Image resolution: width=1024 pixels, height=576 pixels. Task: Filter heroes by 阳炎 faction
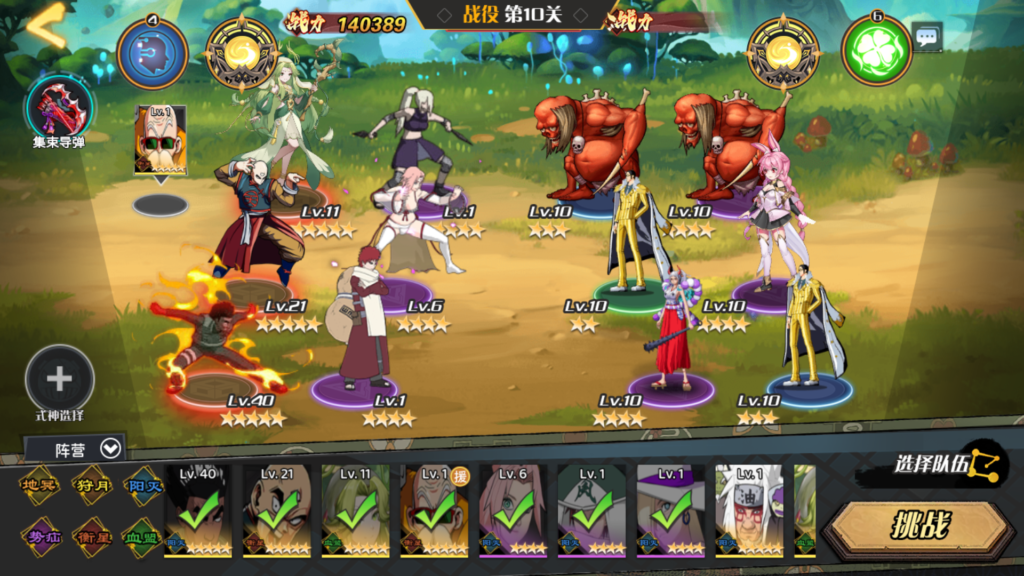142,486
